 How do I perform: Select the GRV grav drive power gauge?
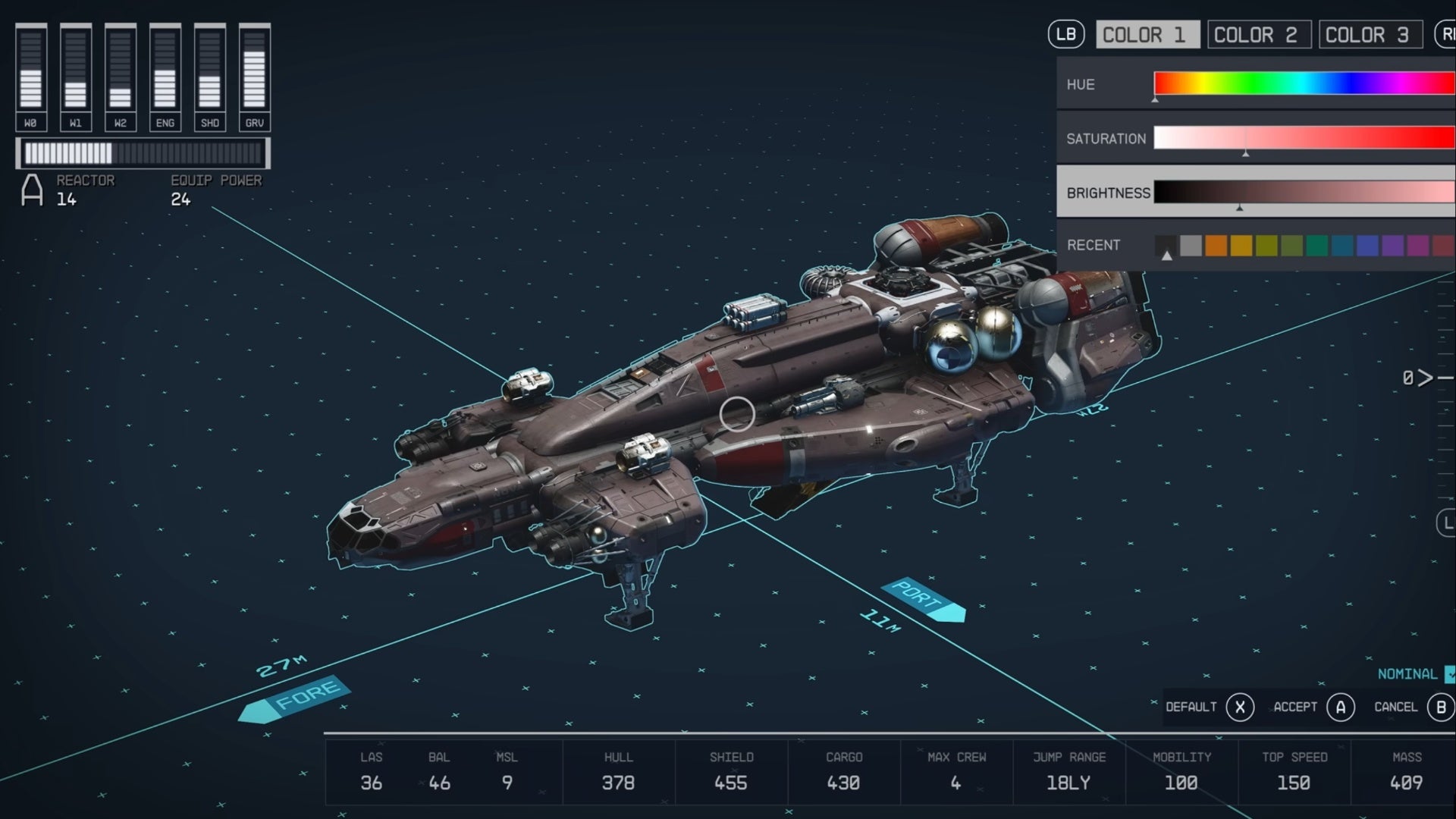[255, 72]
